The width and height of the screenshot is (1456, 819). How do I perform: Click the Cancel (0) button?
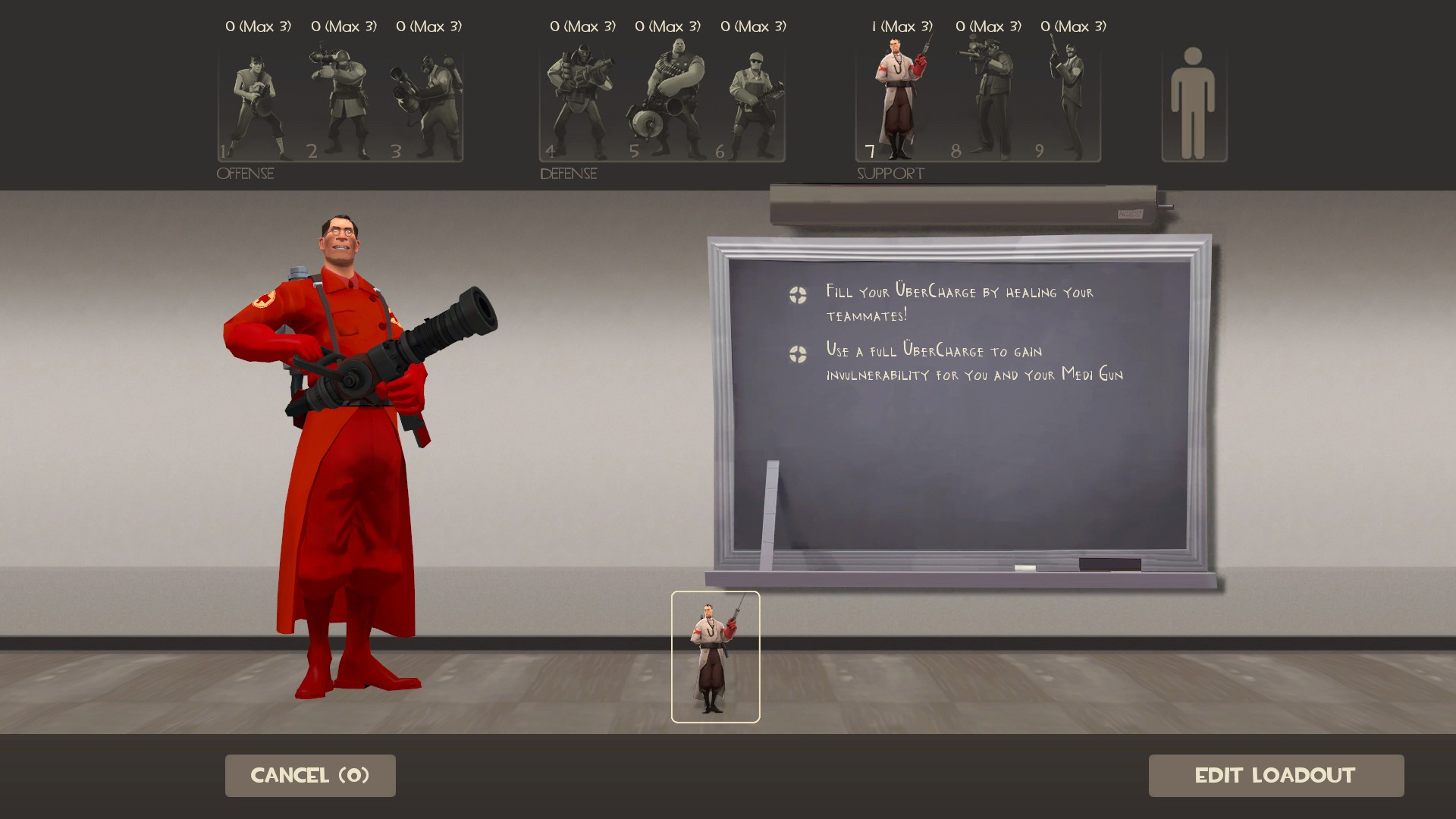click(x=309, y=775)
